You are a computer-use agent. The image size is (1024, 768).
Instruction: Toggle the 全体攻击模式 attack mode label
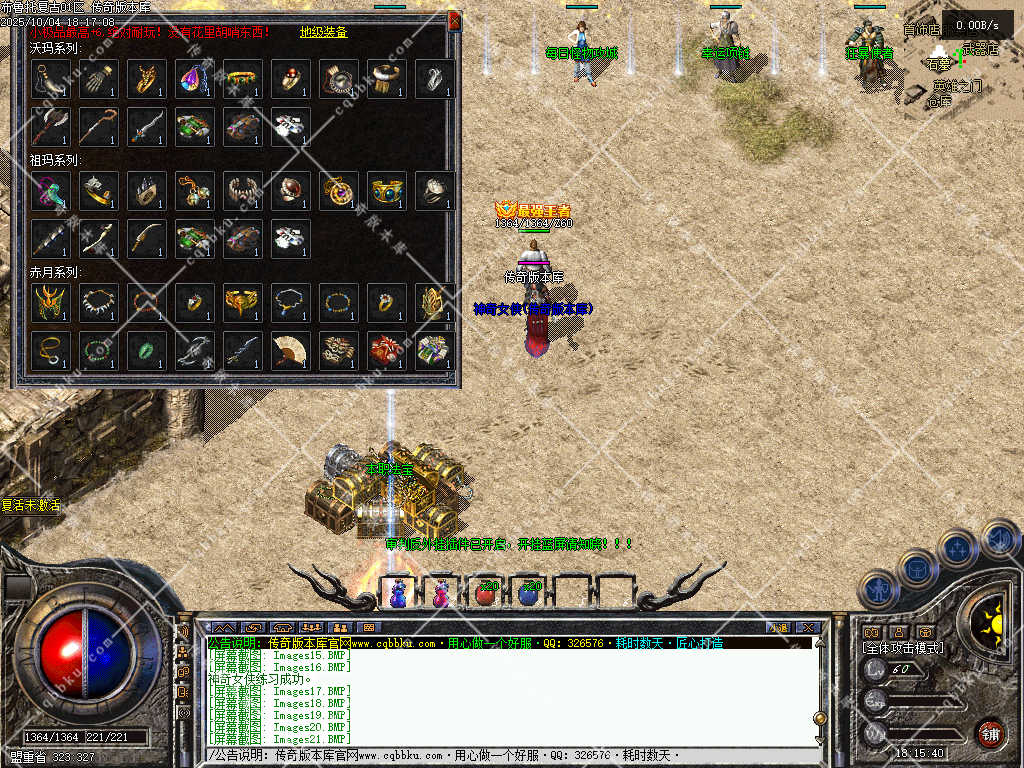[902, 649]
